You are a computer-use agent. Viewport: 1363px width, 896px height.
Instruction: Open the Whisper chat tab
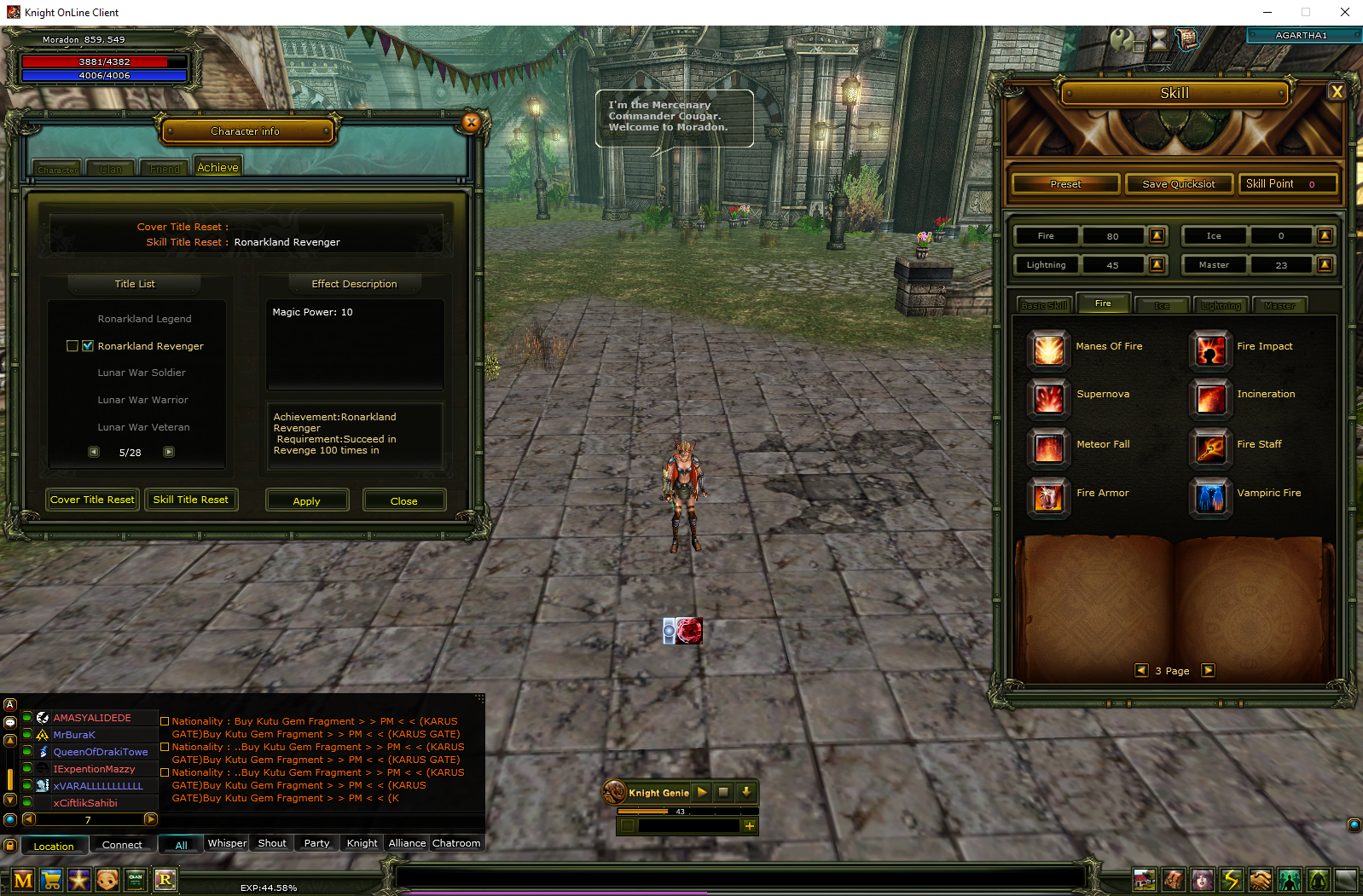[x=227, y=843]
